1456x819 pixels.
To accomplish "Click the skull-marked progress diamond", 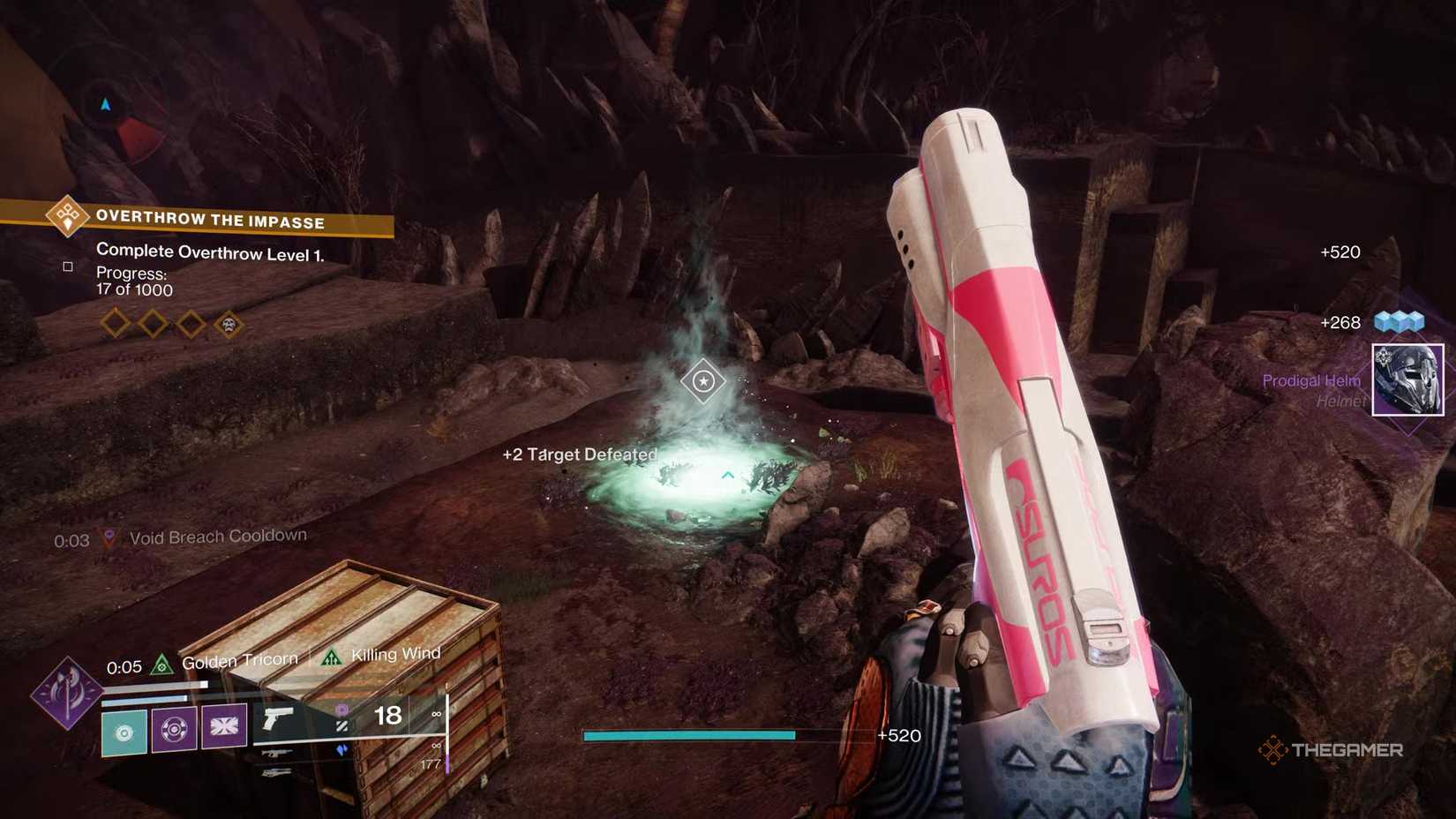I will 228,323.
